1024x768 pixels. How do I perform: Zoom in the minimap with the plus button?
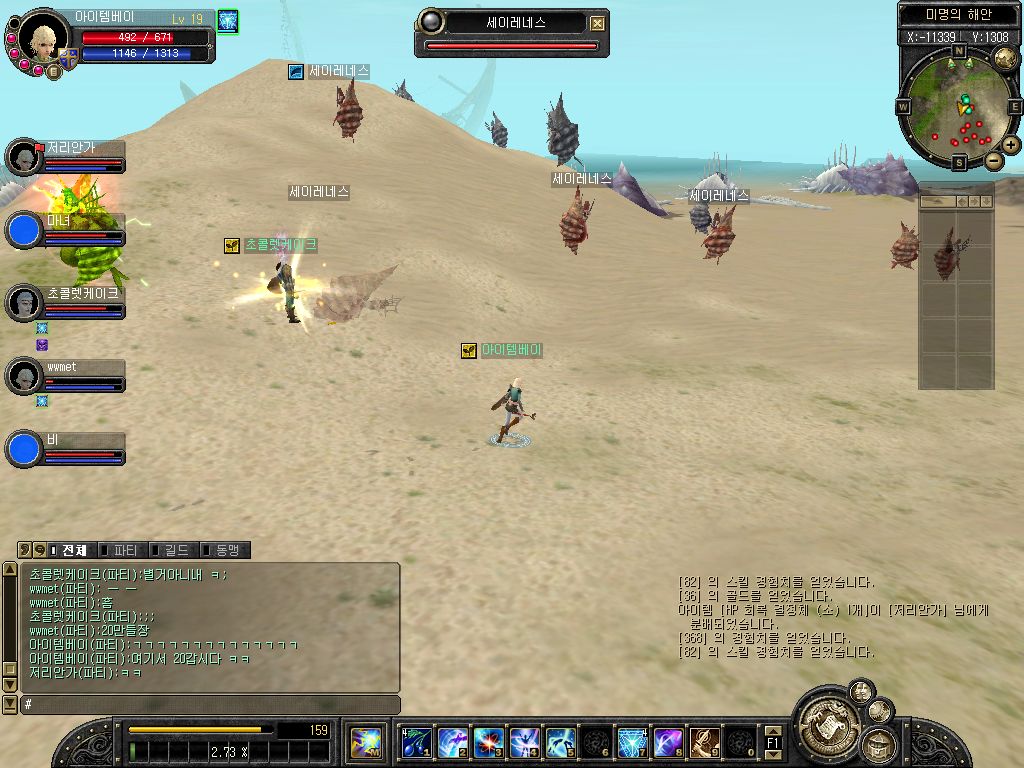(1011, 145)
